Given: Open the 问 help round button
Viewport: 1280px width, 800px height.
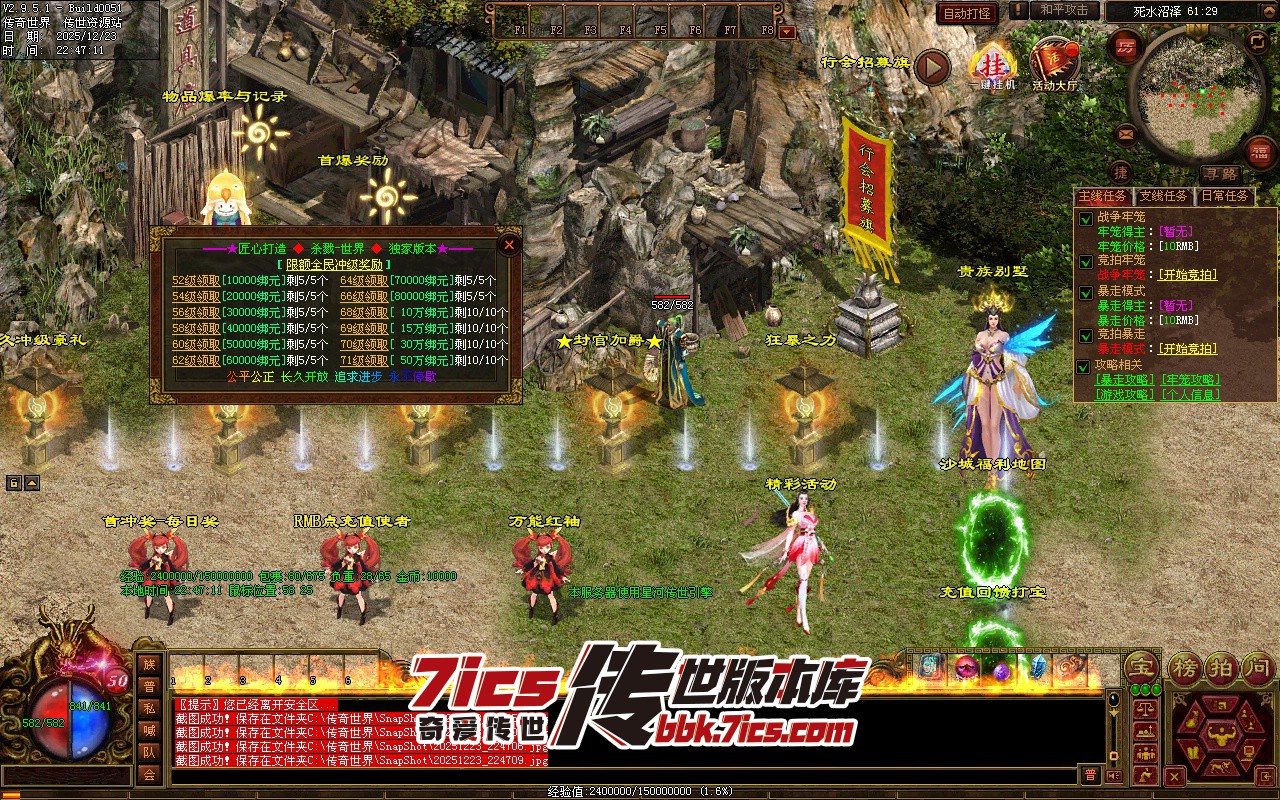Looking at the screenshot, I should click(x=1257, y=666).
